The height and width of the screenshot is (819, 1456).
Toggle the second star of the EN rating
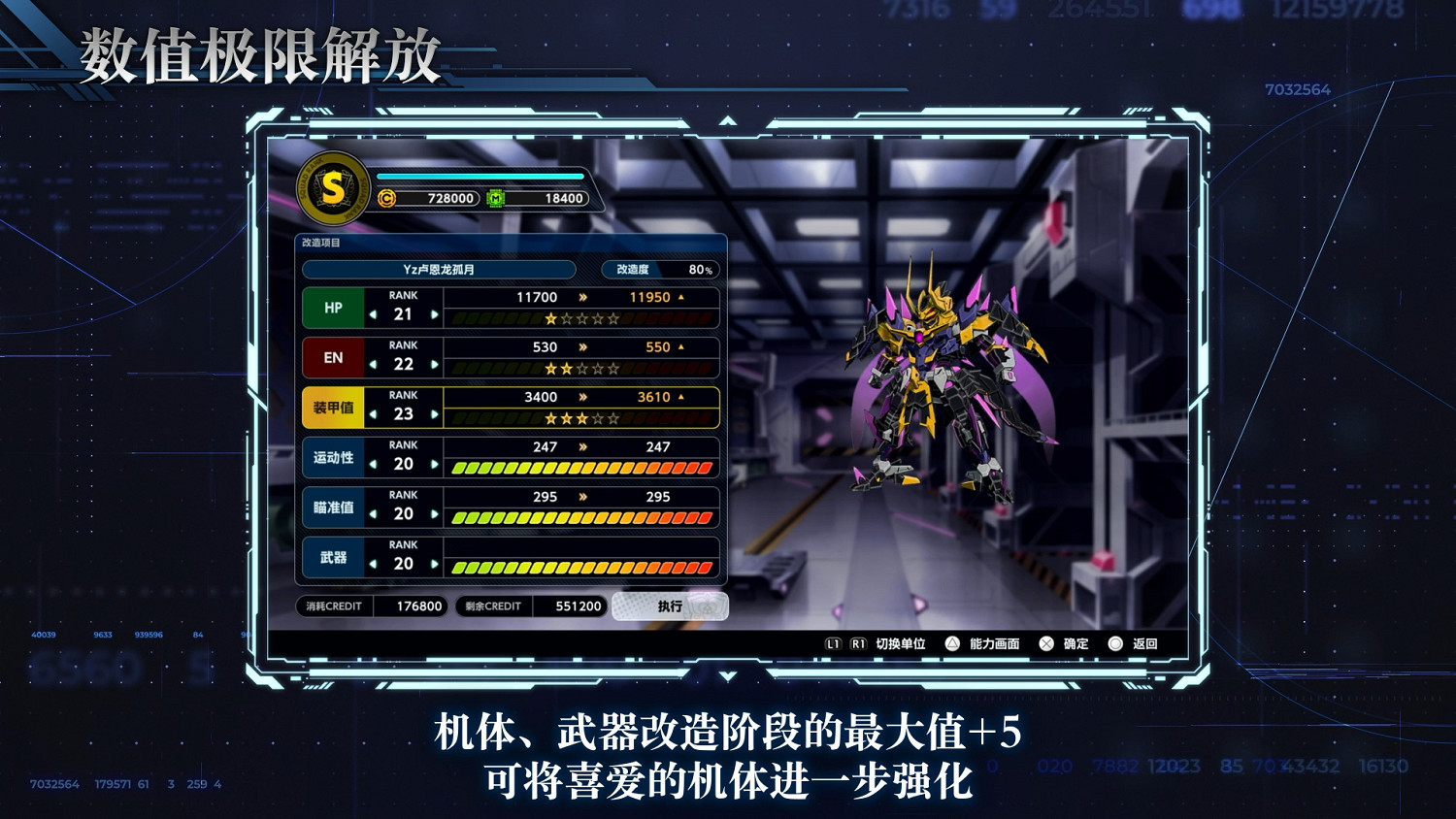coord(566,370)
